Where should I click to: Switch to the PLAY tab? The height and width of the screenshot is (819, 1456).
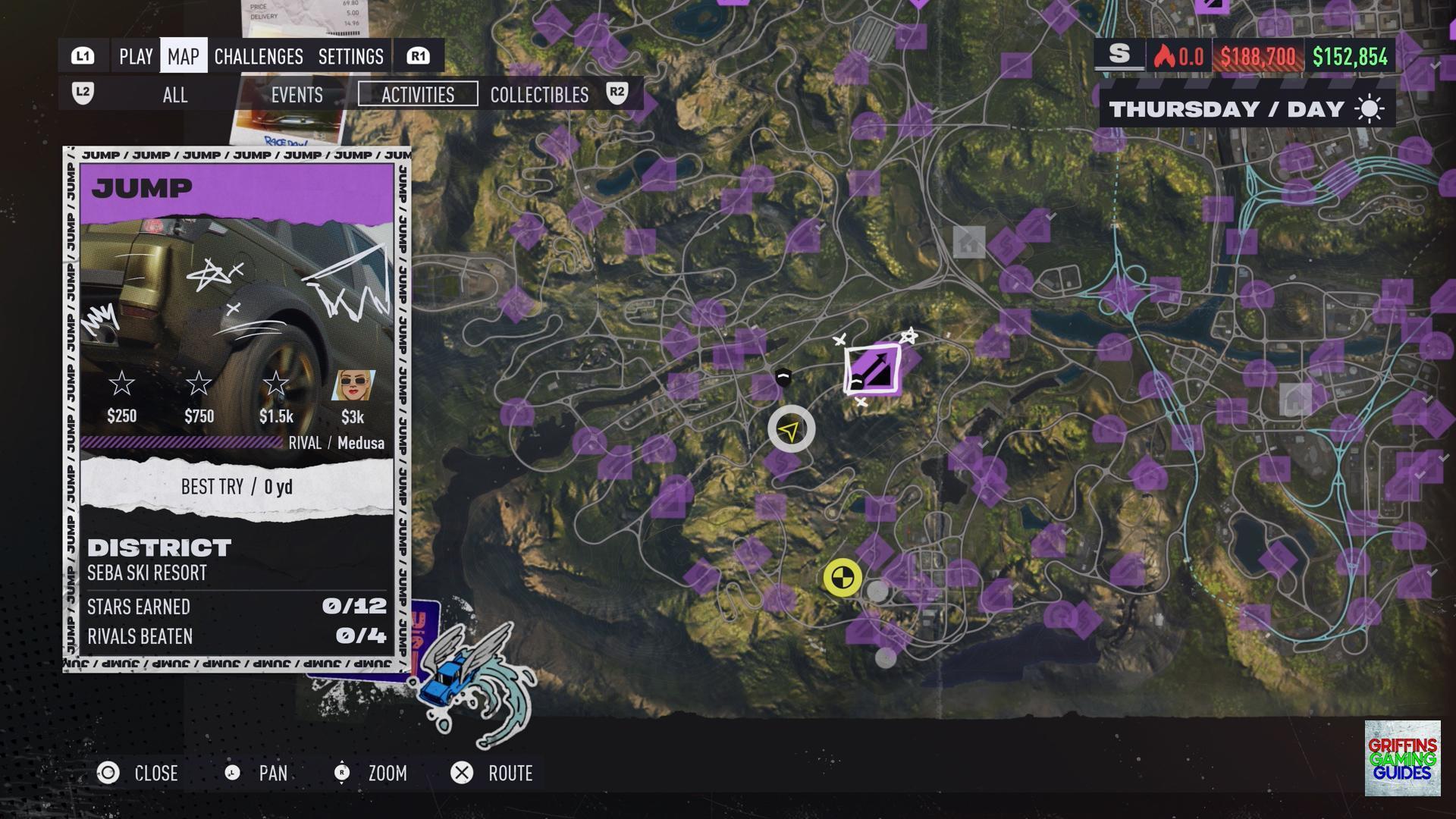point(136,56)
